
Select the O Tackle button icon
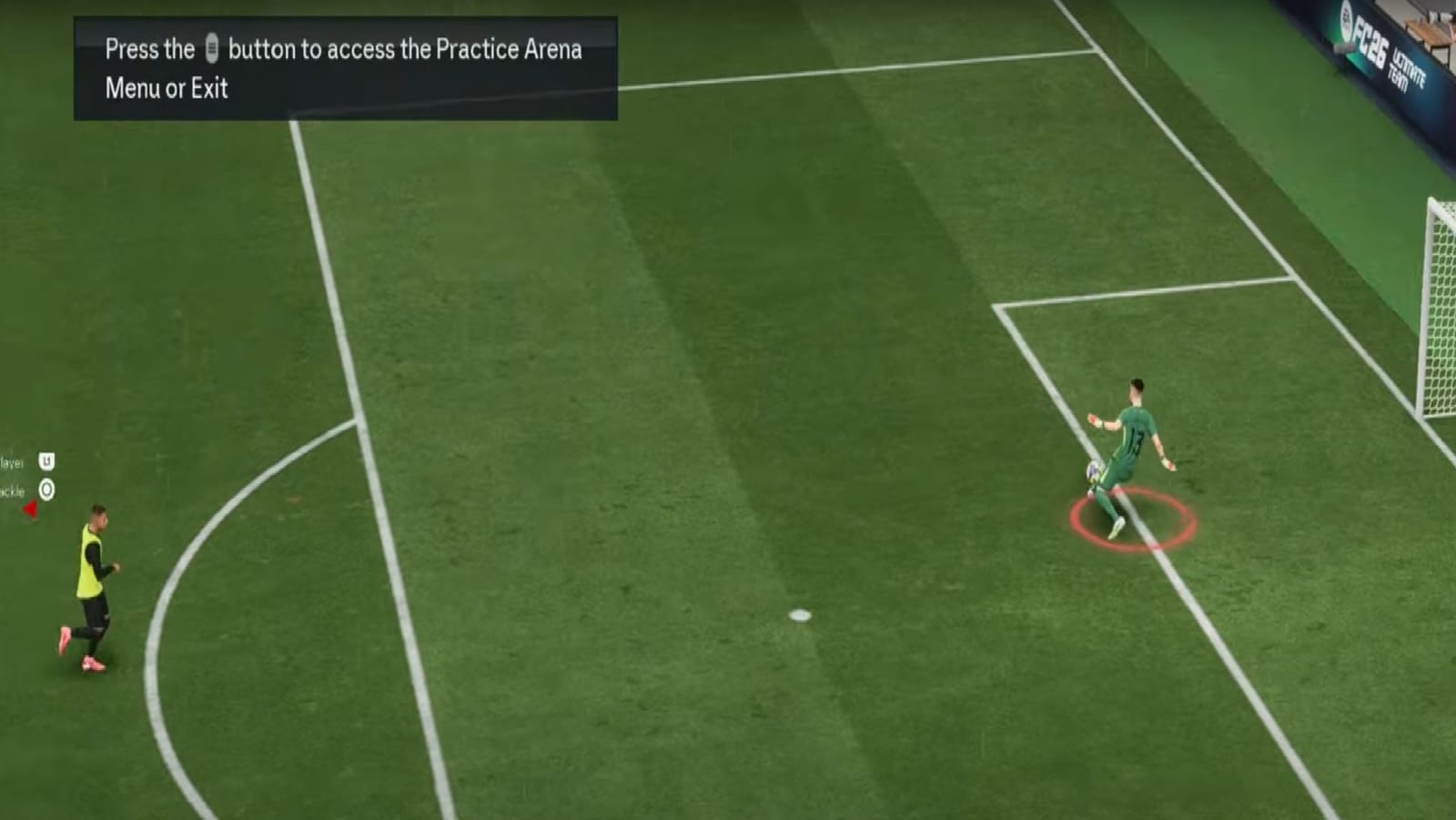[45, 488]
